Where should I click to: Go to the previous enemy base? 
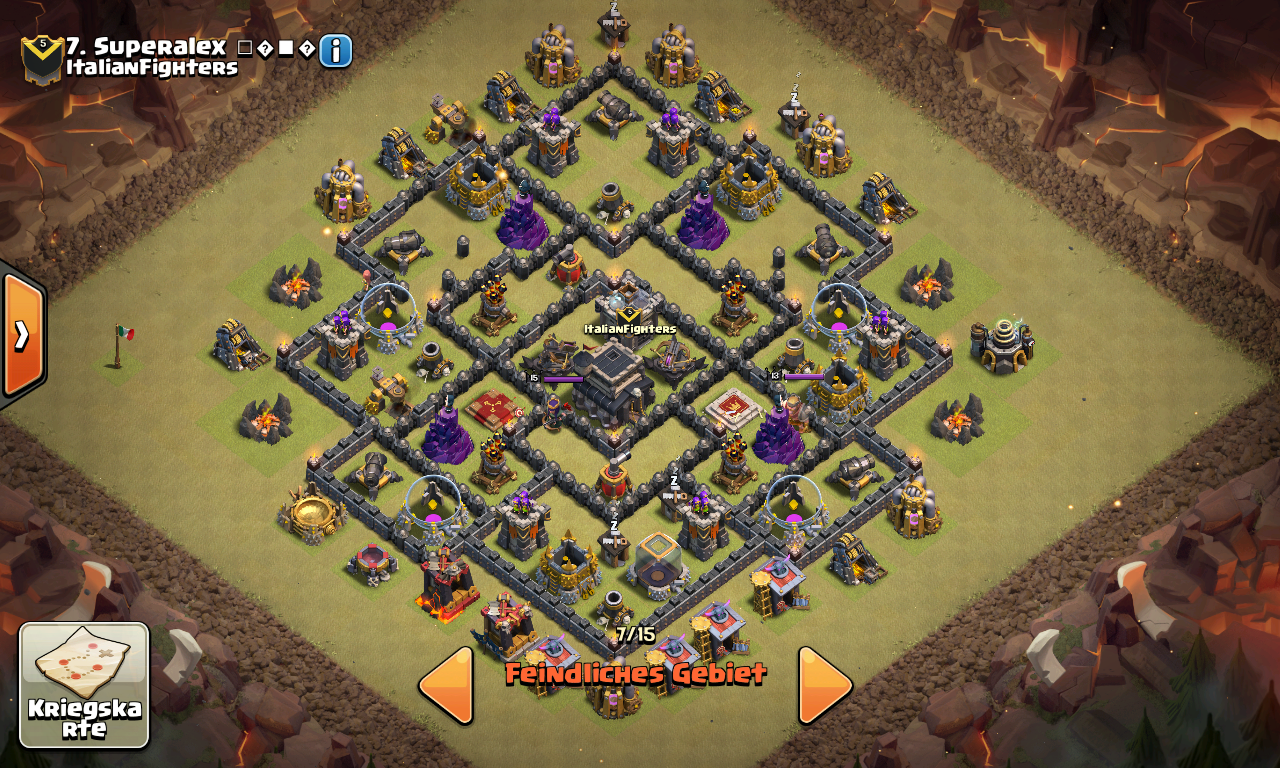point(446,685)
